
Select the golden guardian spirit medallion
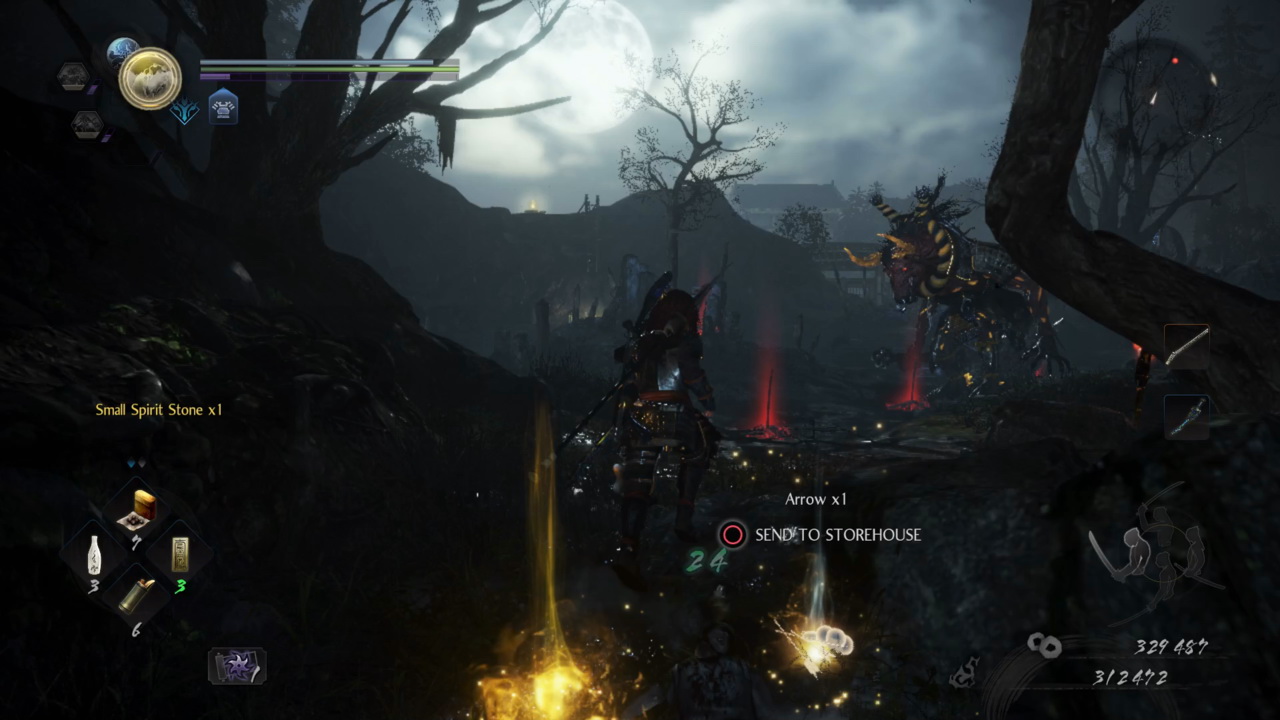150,78
